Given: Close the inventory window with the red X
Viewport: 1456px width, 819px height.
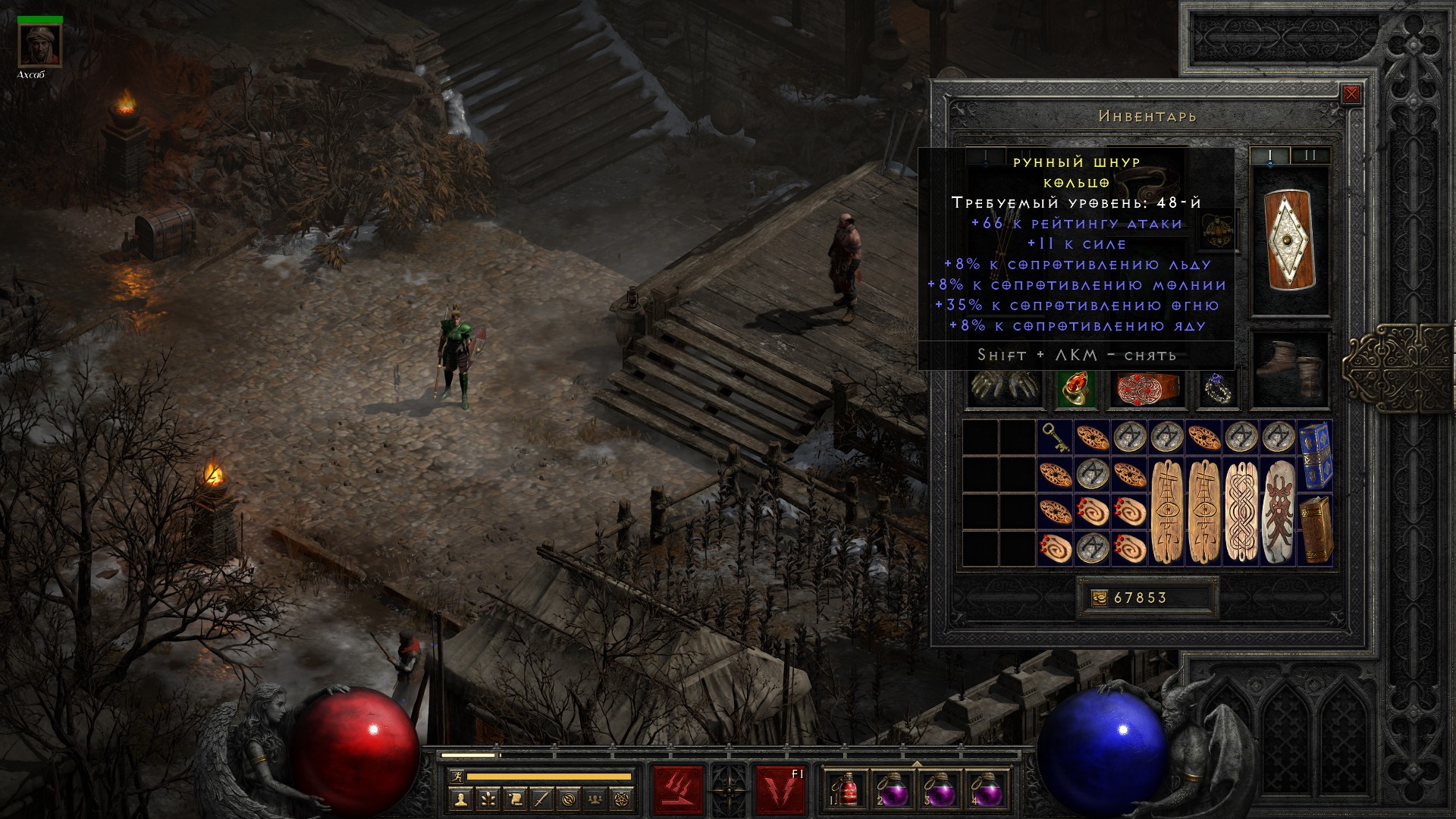Looking at the screenshot, I should click(x=1351, y=95).
